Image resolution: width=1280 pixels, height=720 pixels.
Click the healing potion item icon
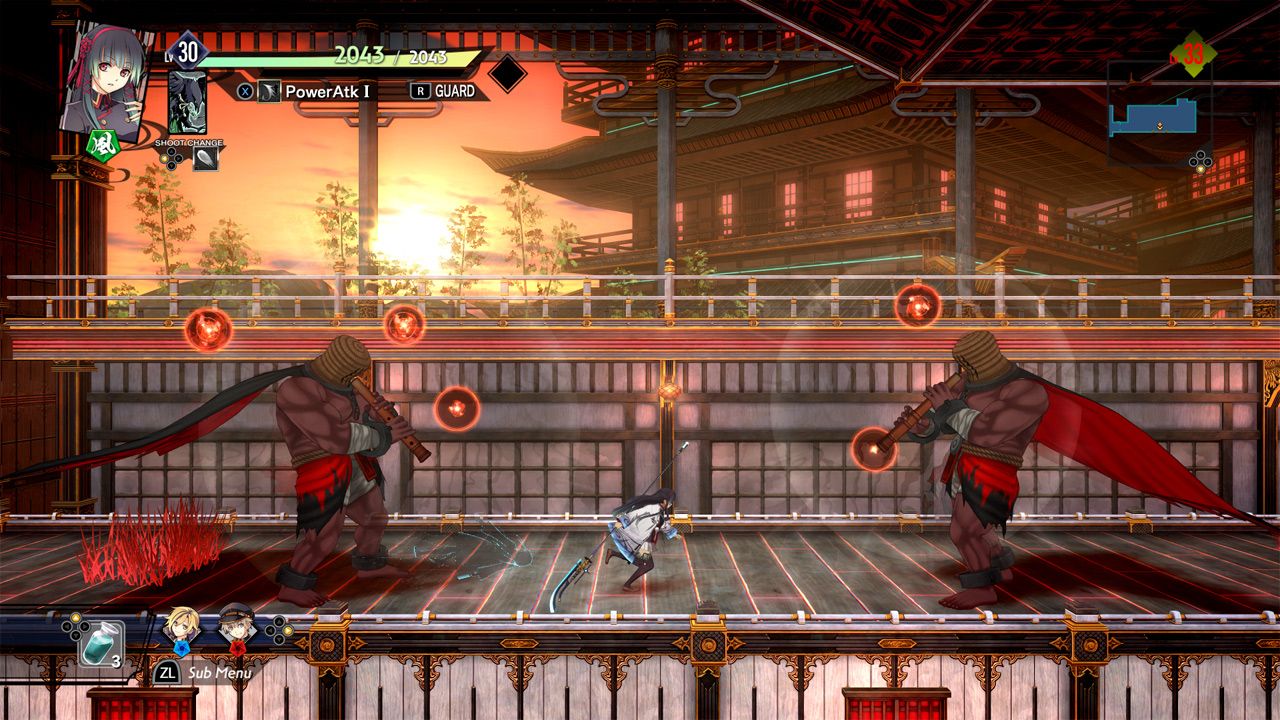[x=98, y=642]
